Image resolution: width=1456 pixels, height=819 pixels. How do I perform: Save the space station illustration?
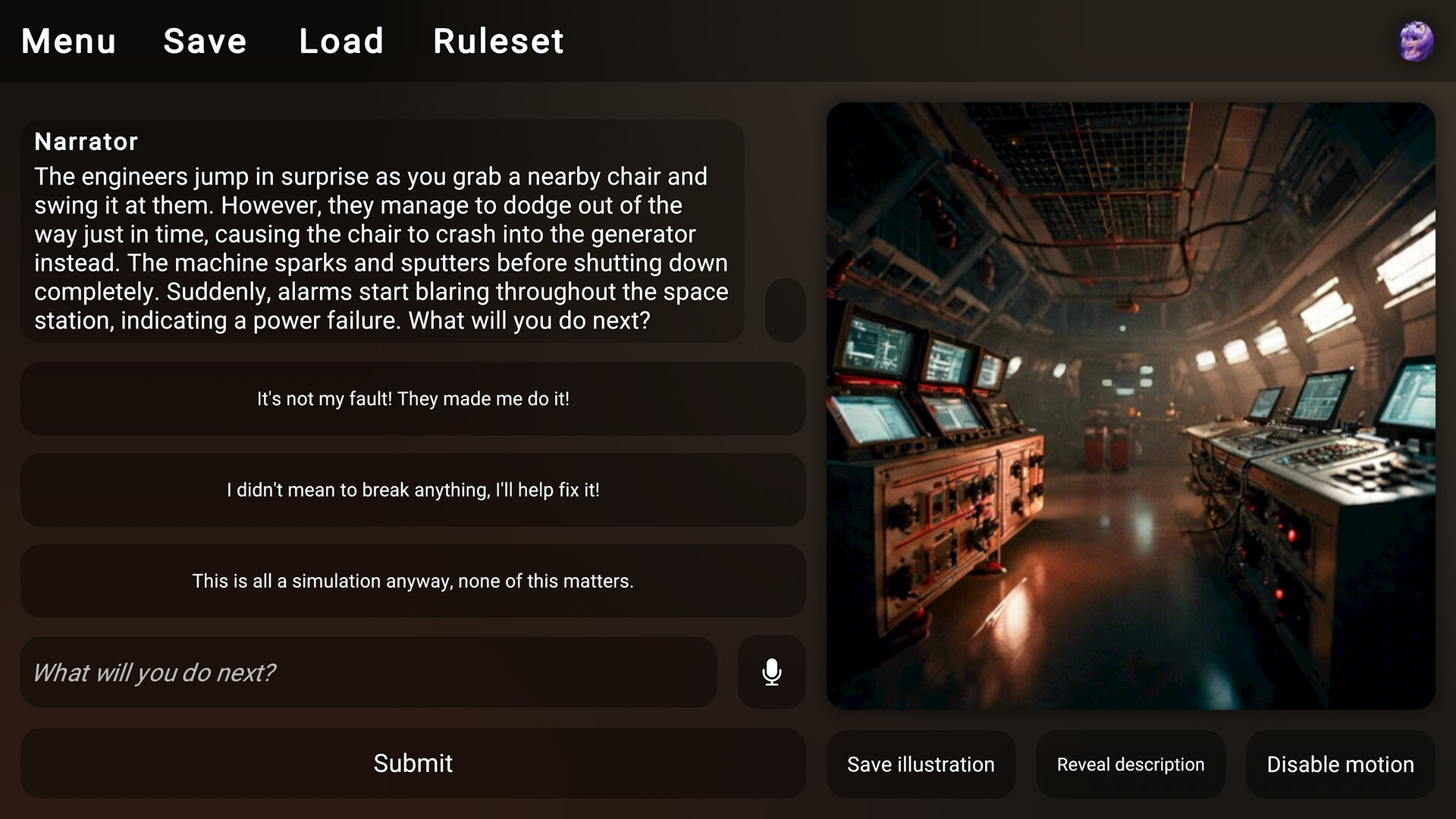click(921, 764)
